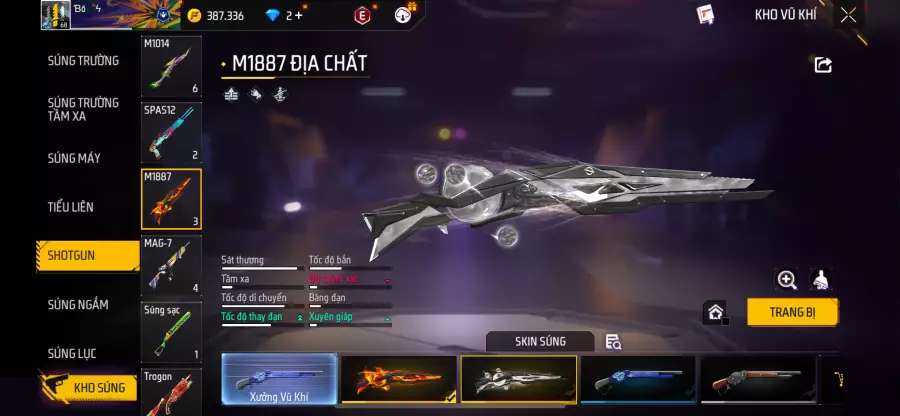Pick the SPAS12 weapon
The height and width of the screenshot is (416, 900).
point(171,133)
